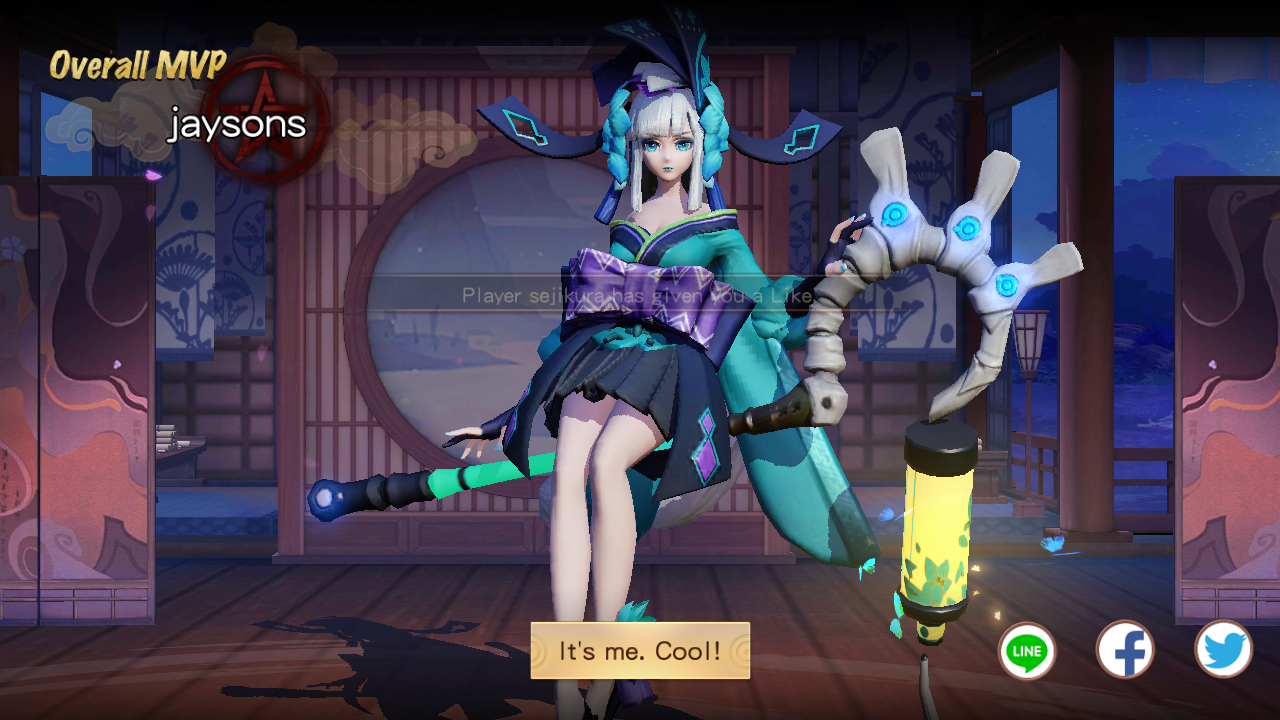
Task: Share via the LINE icon
Action: coord(1027,651)
